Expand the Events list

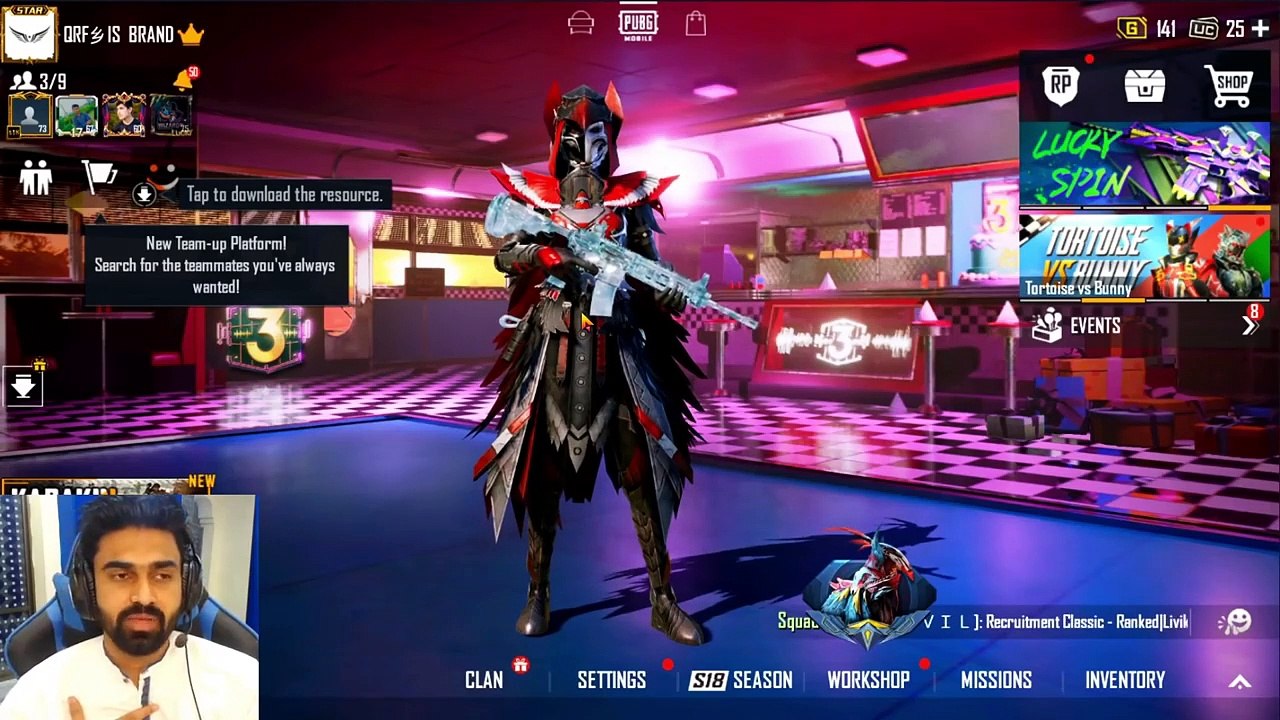pos(1249,326)
